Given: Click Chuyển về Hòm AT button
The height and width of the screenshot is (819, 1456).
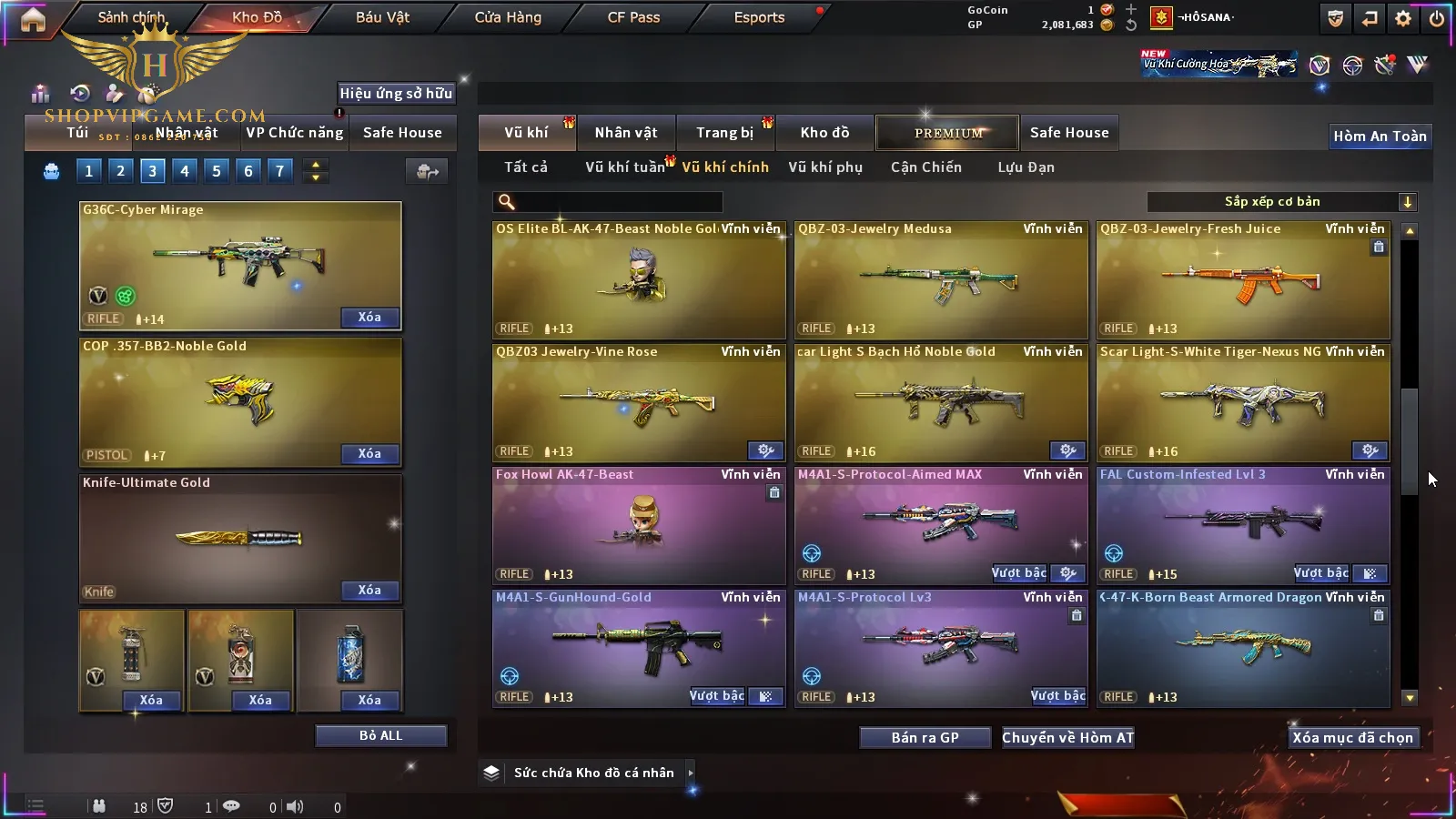Looking at the screenshot, I should tap(1067, 738).
